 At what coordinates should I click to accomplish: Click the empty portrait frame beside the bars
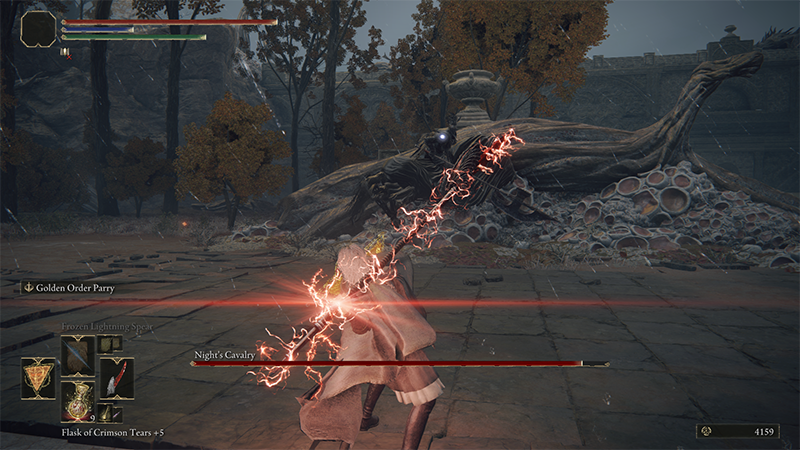(38, 26)
